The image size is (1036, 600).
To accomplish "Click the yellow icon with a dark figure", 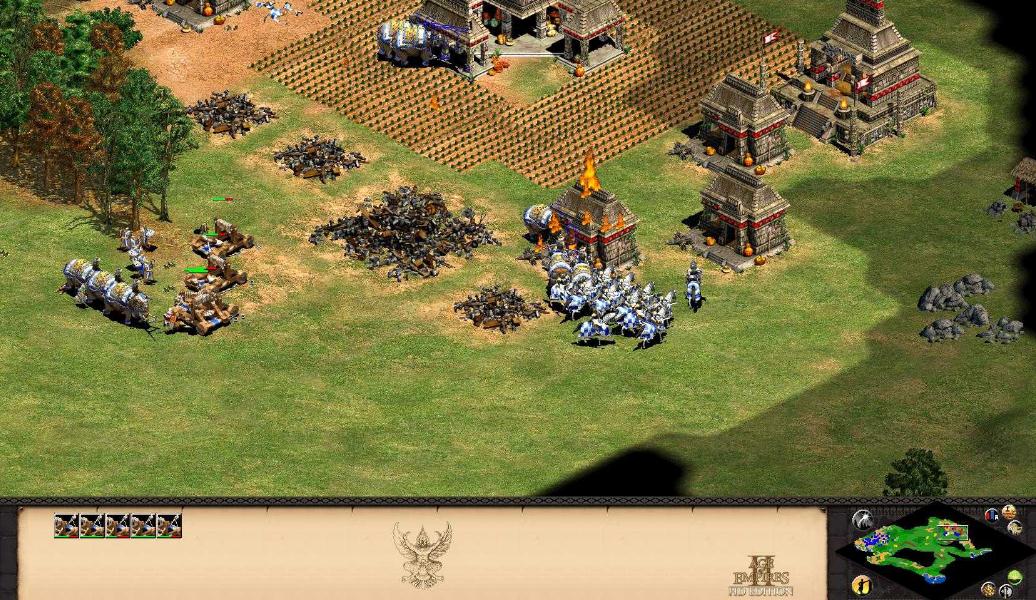I will click(x=862, y=585).
